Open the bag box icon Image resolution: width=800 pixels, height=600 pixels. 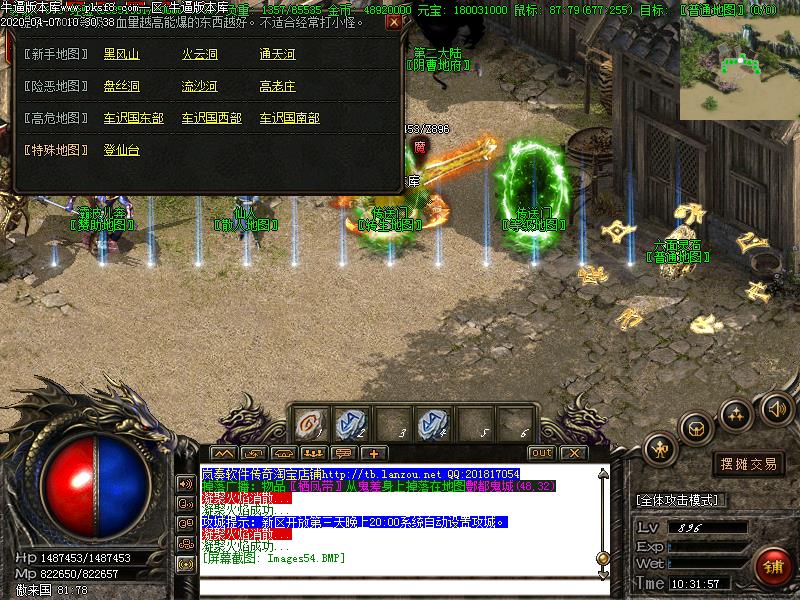click(695, 428)
